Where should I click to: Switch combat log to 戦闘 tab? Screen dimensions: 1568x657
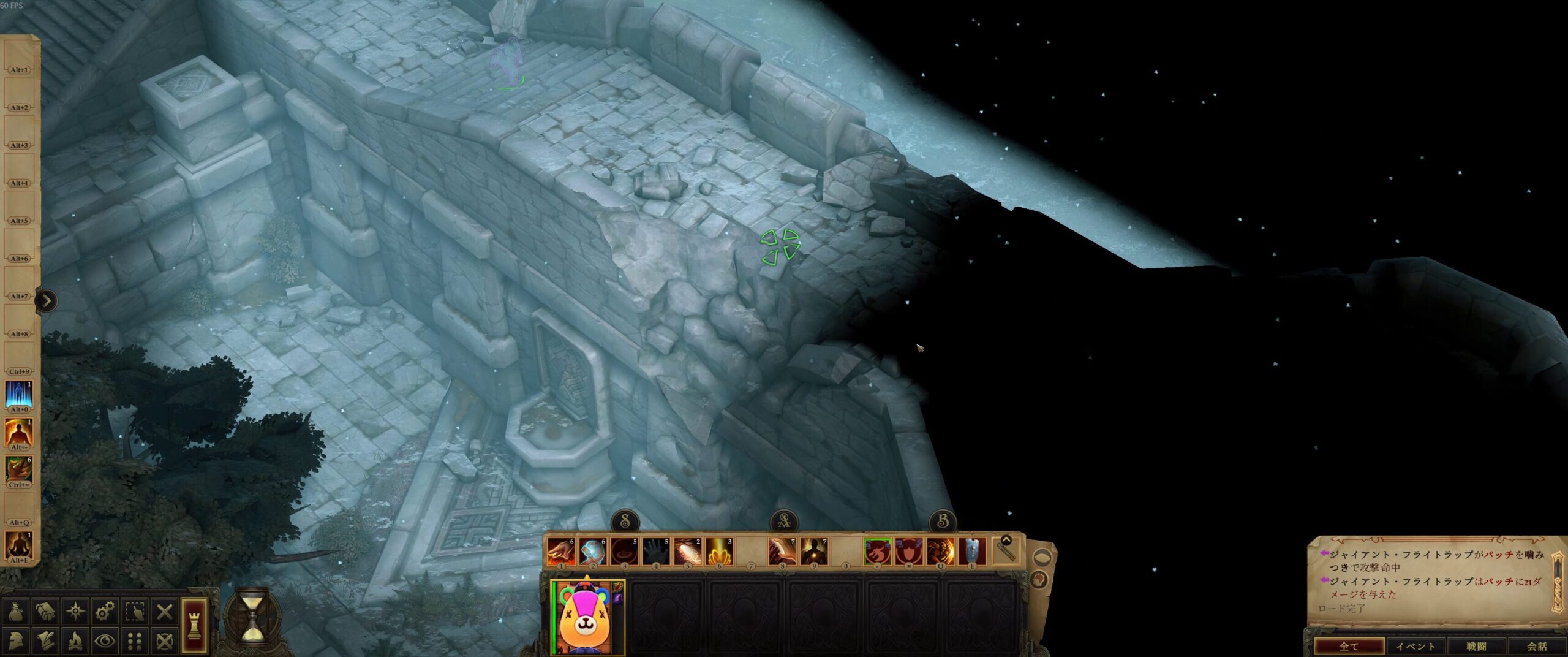1476,646
